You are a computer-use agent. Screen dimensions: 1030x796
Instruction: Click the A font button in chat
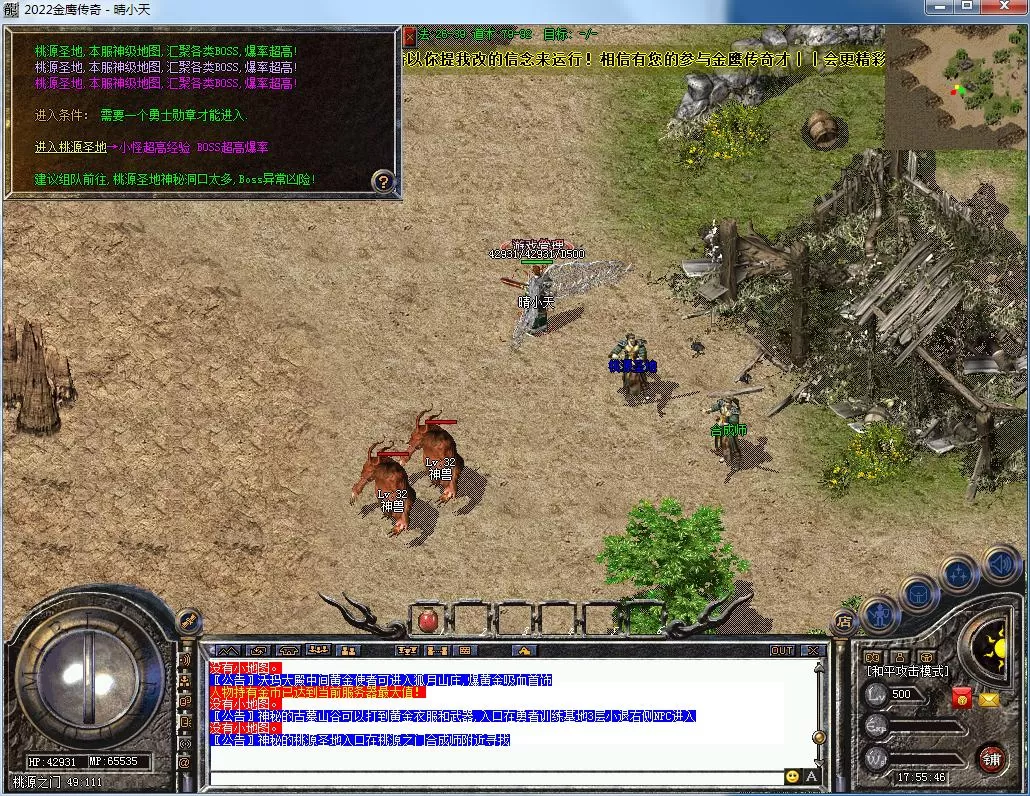click(811, 776)
